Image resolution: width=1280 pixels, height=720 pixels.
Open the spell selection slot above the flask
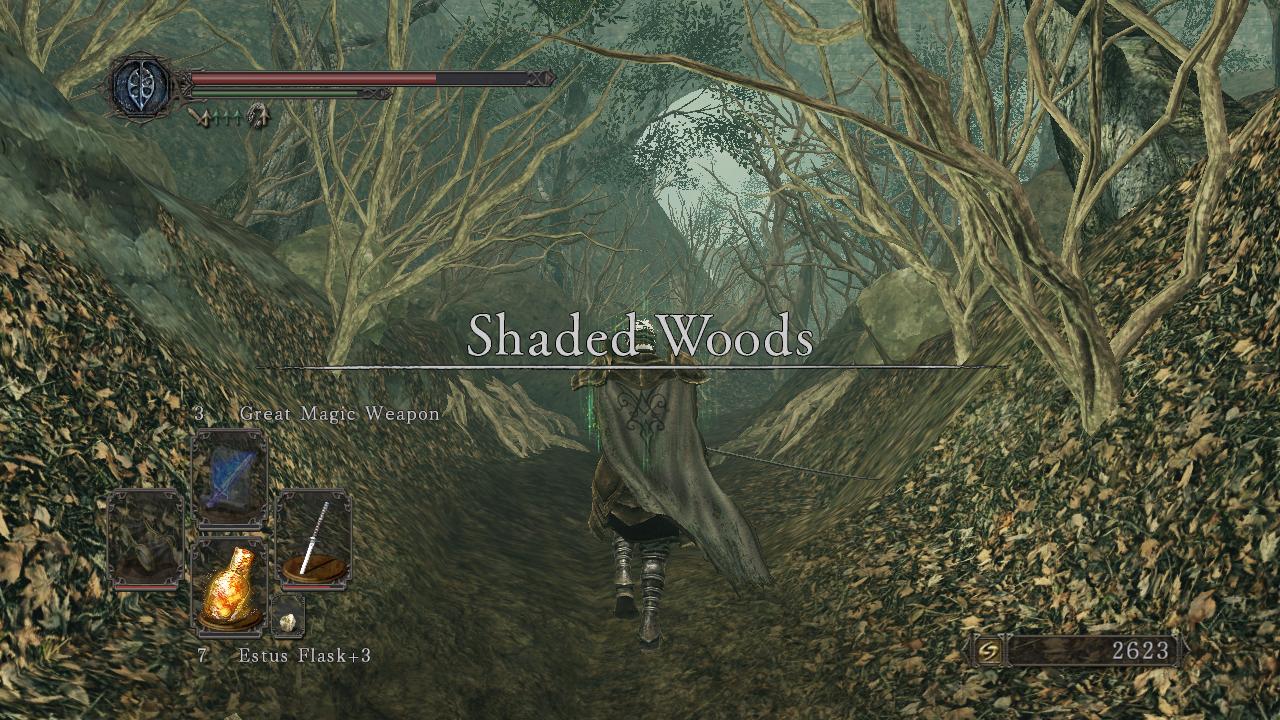point(228,477)
